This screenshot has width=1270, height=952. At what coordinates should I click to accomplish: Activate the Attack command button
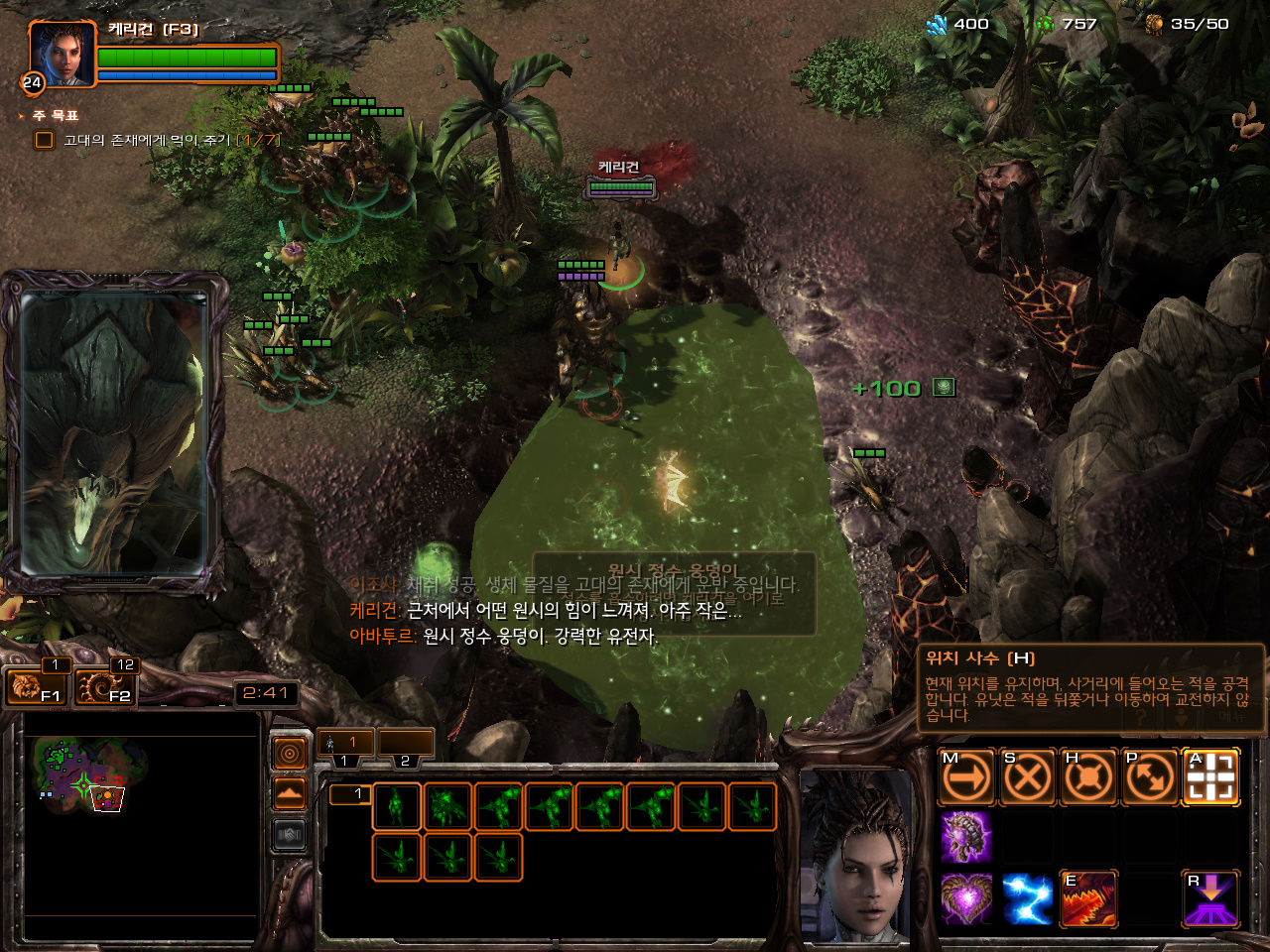click(x=1210, y=776)
